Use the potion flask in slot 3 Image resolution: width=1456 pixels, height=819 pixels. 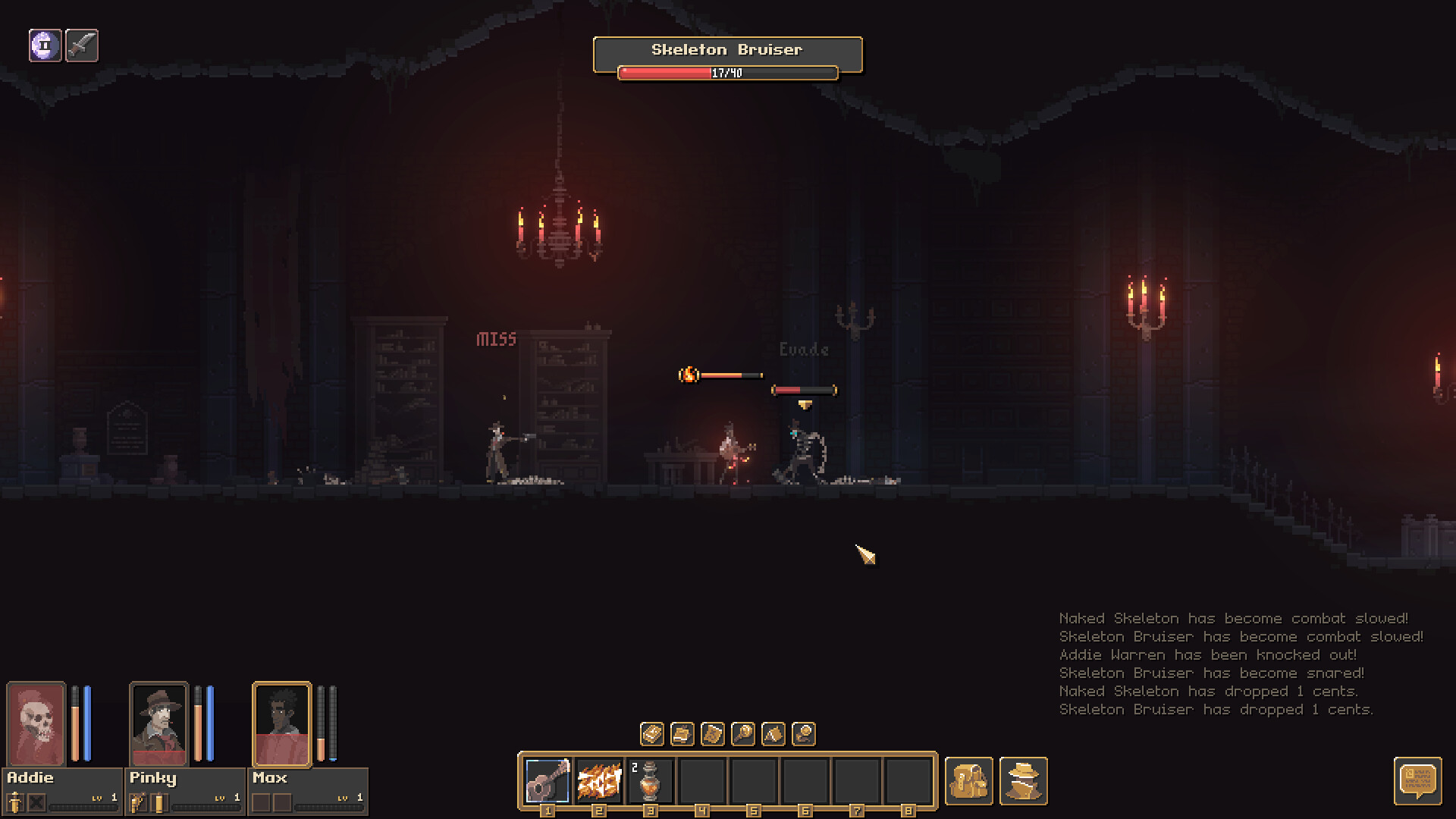pos(650,780)
